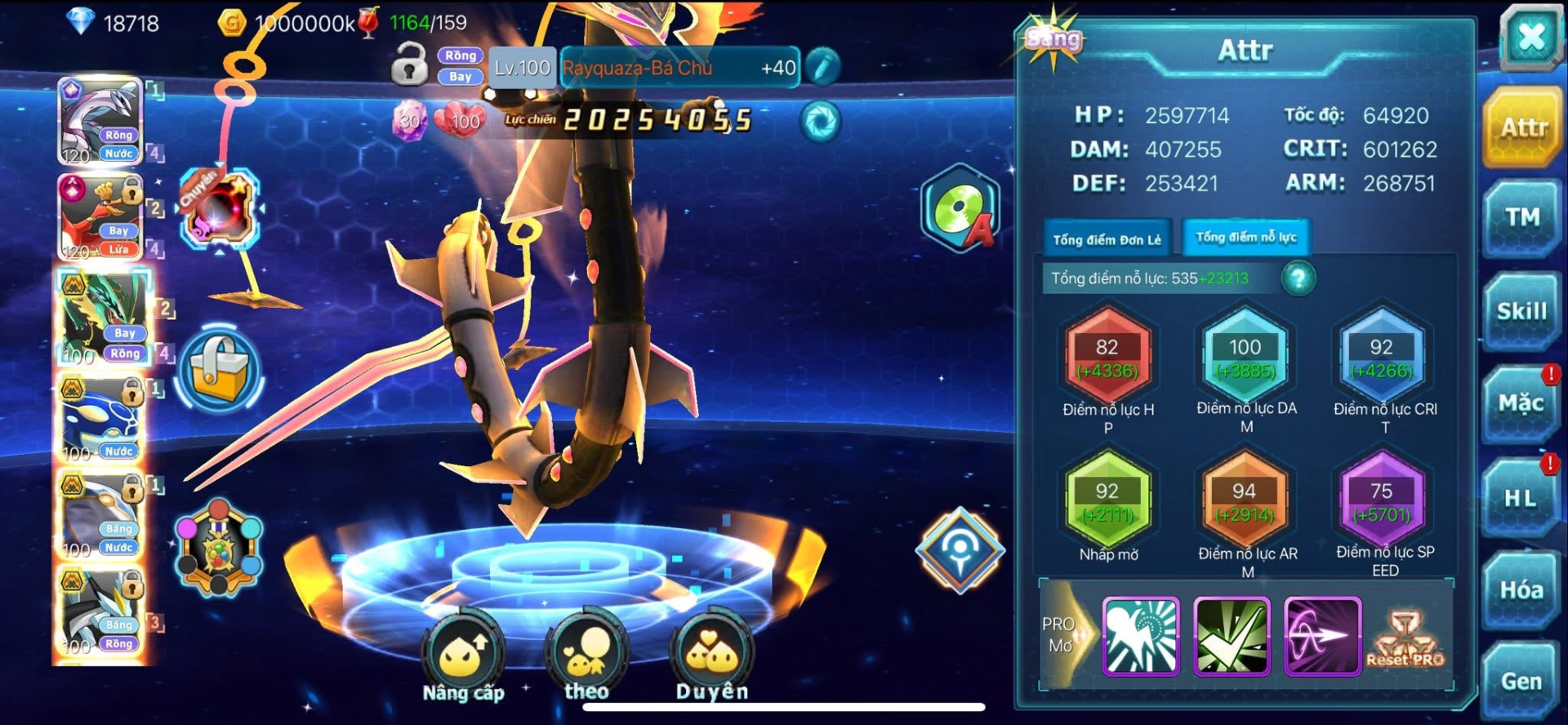Choose the Bay Lửa bird portrait

(100, 217)
